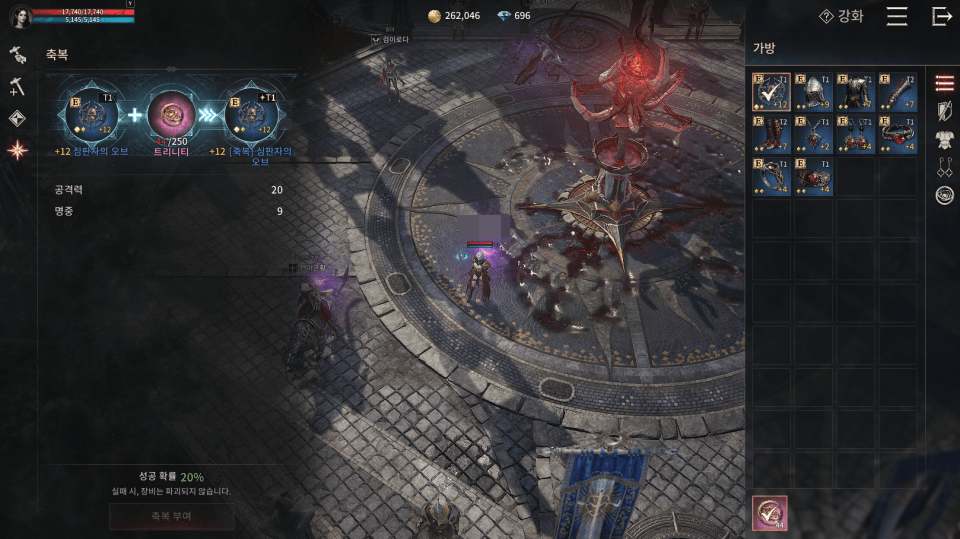Click the 축복 부여 button
The image size is (960, 539).
click(x=172, y=516)
